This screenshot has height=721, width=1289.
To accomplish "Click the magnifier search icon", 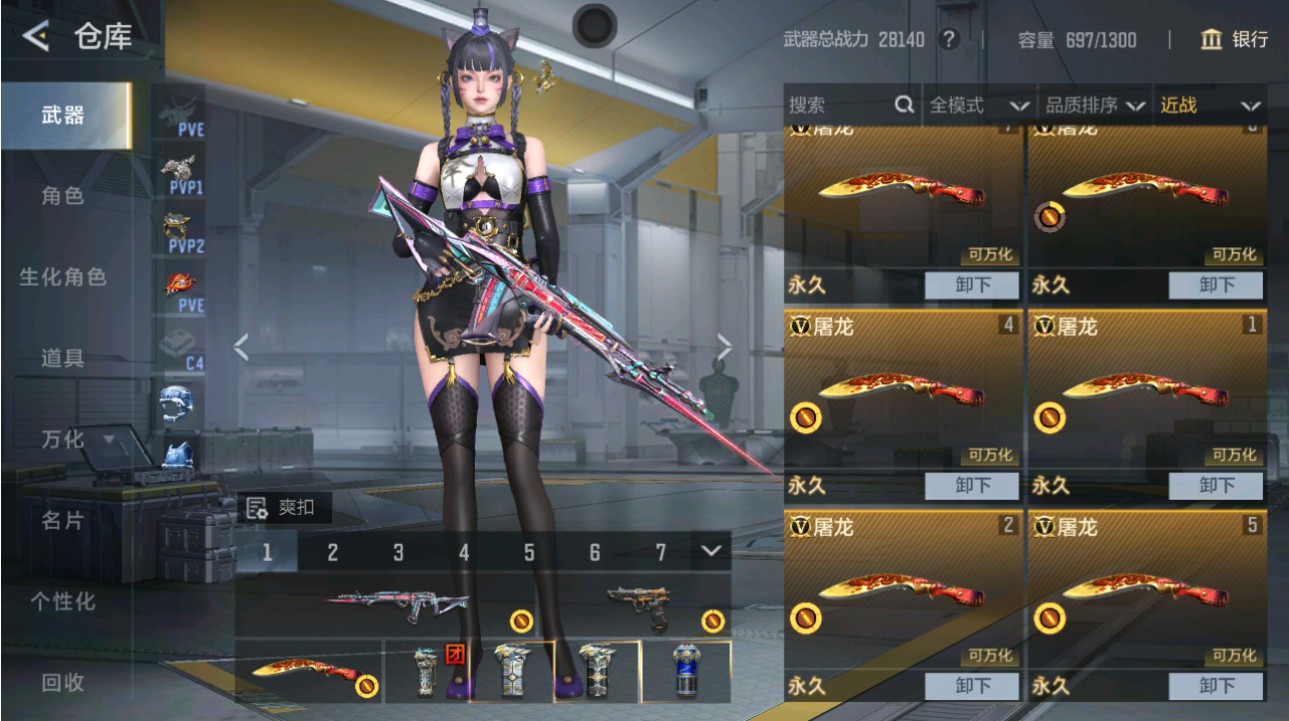I will [x=904, y=105].
